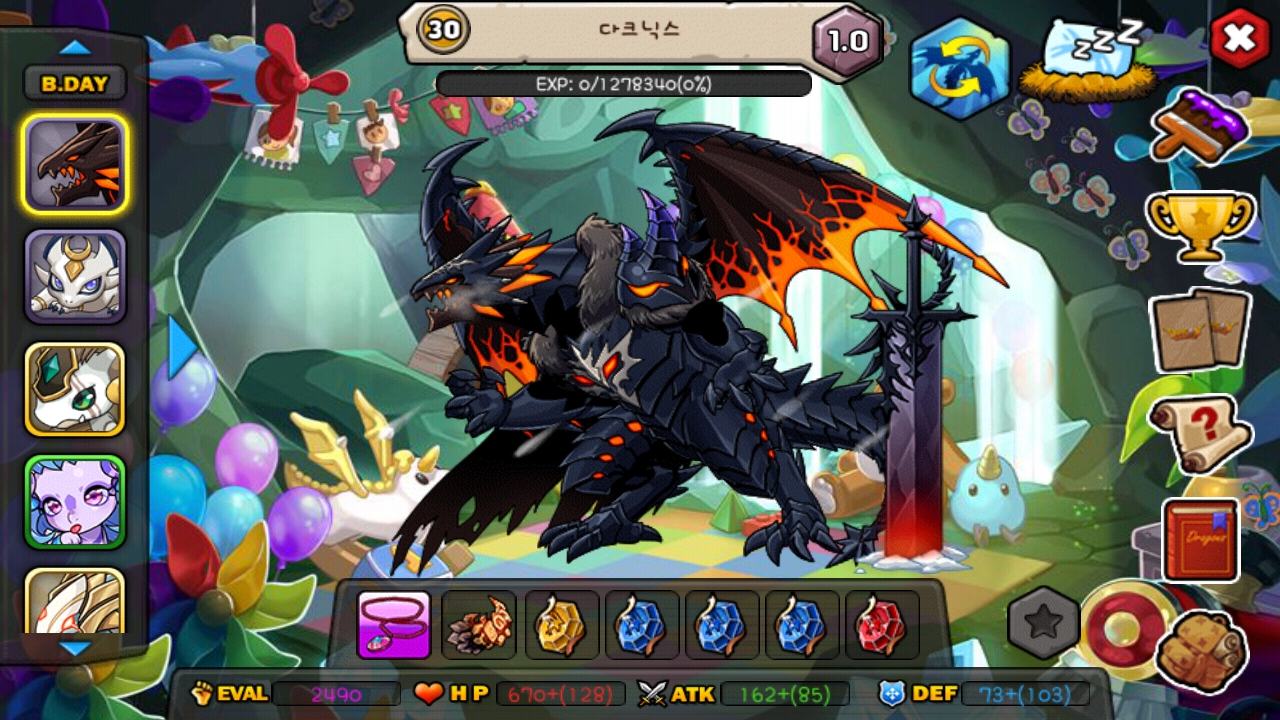Open the gold trophy menu
1280x720 pixels.
pyautogui.click(x=1199, y=226)
